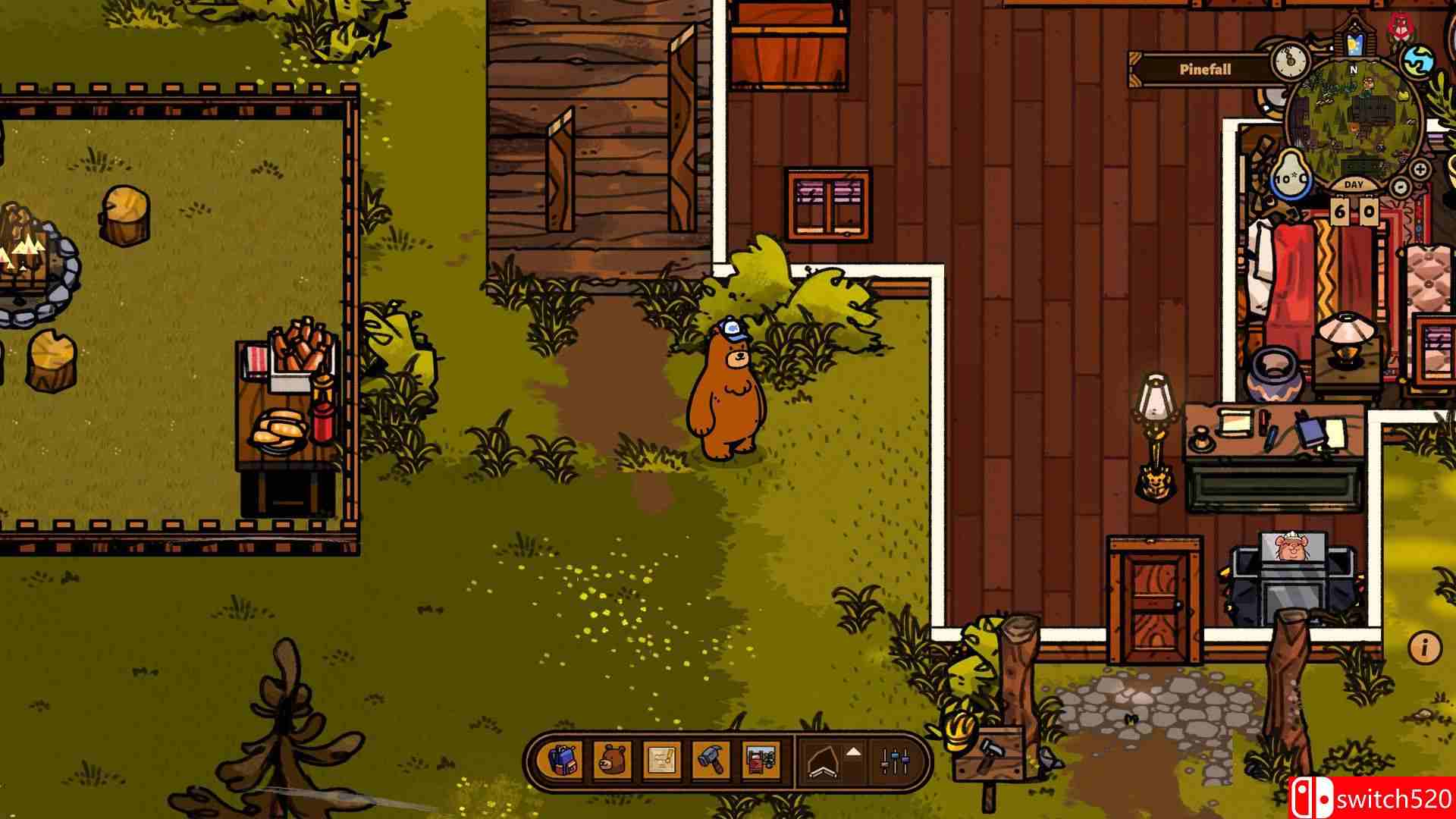Screen dimensions: 1456x819
Task: Click the Day 60 calendar counter
Action: (x=1354, y=212)
